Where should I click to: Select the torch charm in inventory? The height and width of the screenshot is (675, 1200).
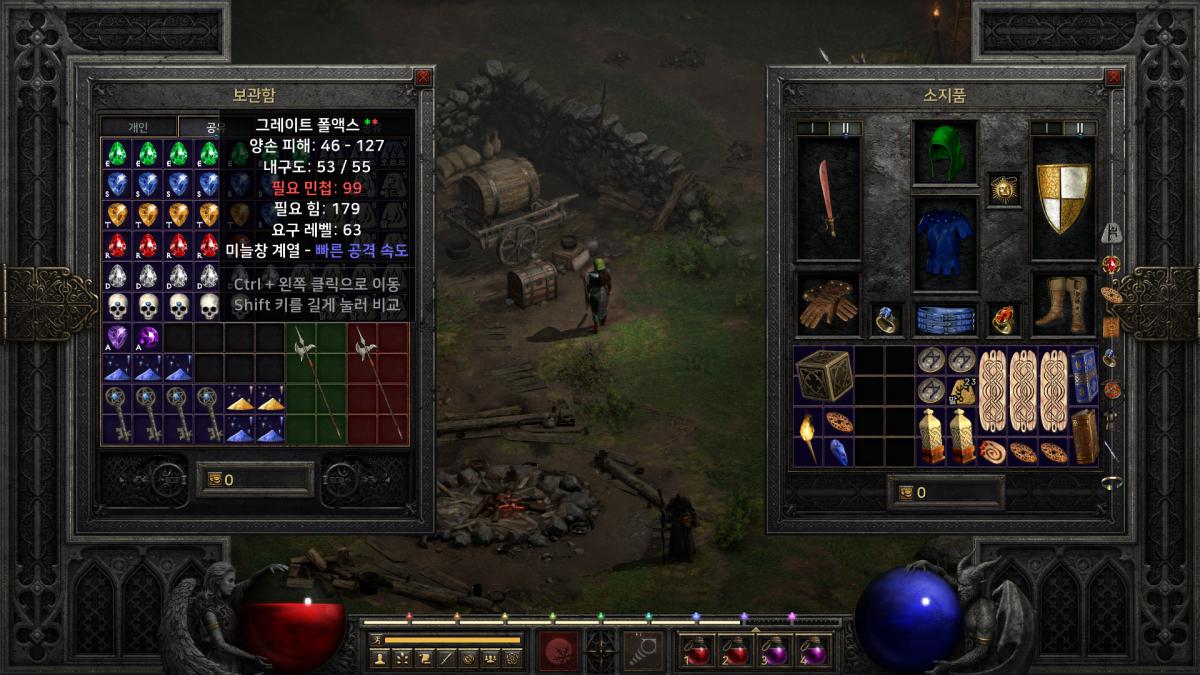[808, 437]
